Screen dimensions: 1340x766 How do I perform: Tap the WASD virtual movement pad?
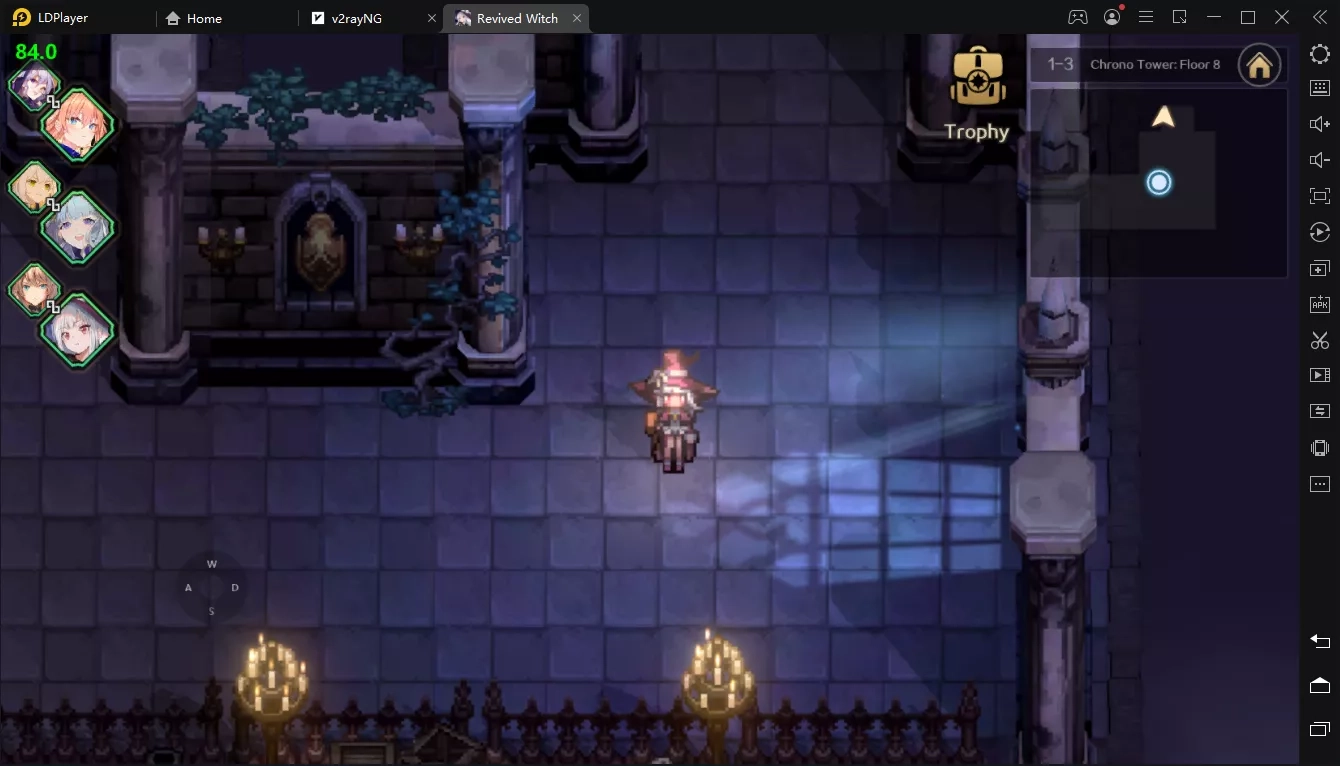pyautogui.click(x=211, y=587)
